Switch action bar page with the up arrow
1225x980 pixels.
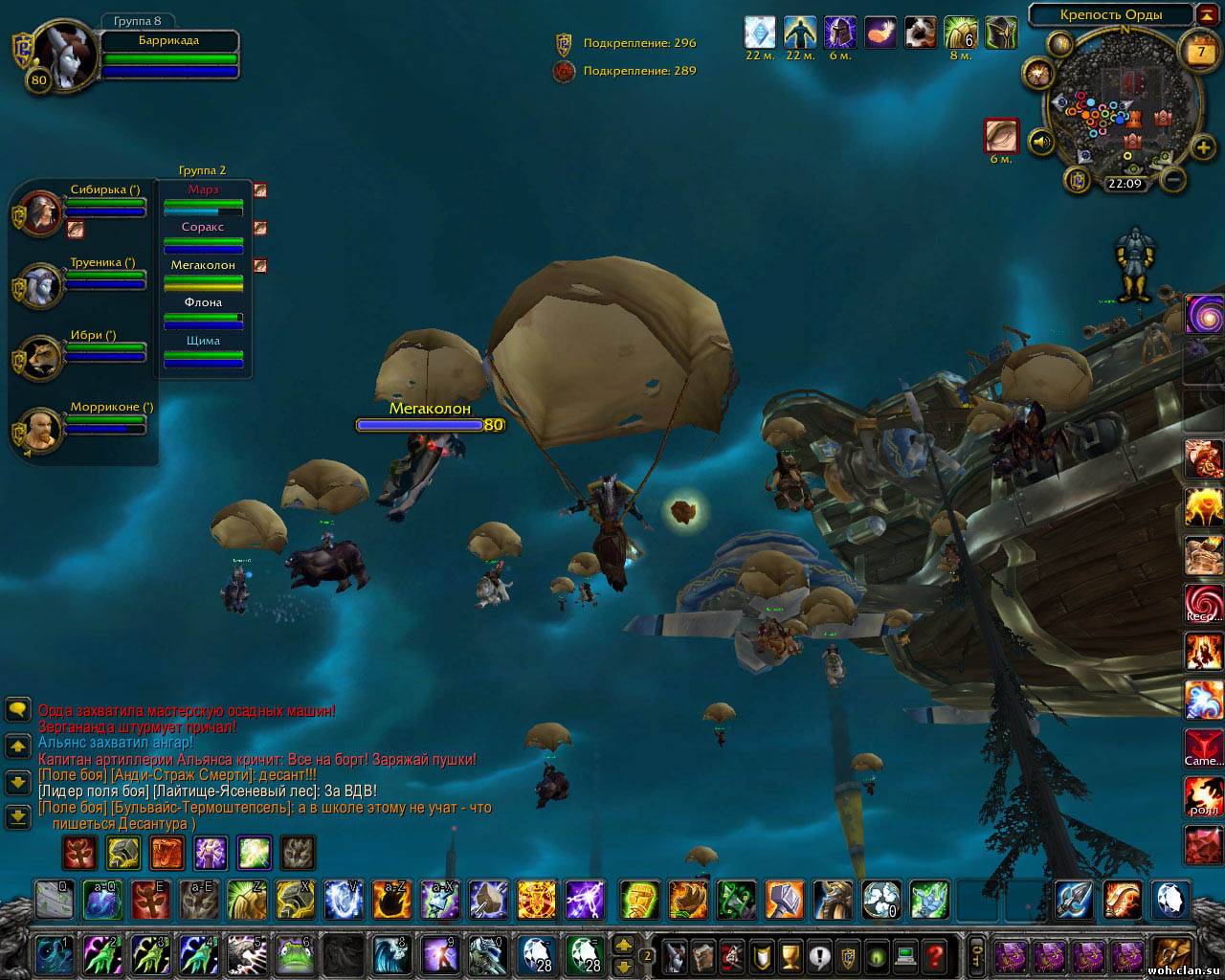pyautogui.click(x=623, y=944)
